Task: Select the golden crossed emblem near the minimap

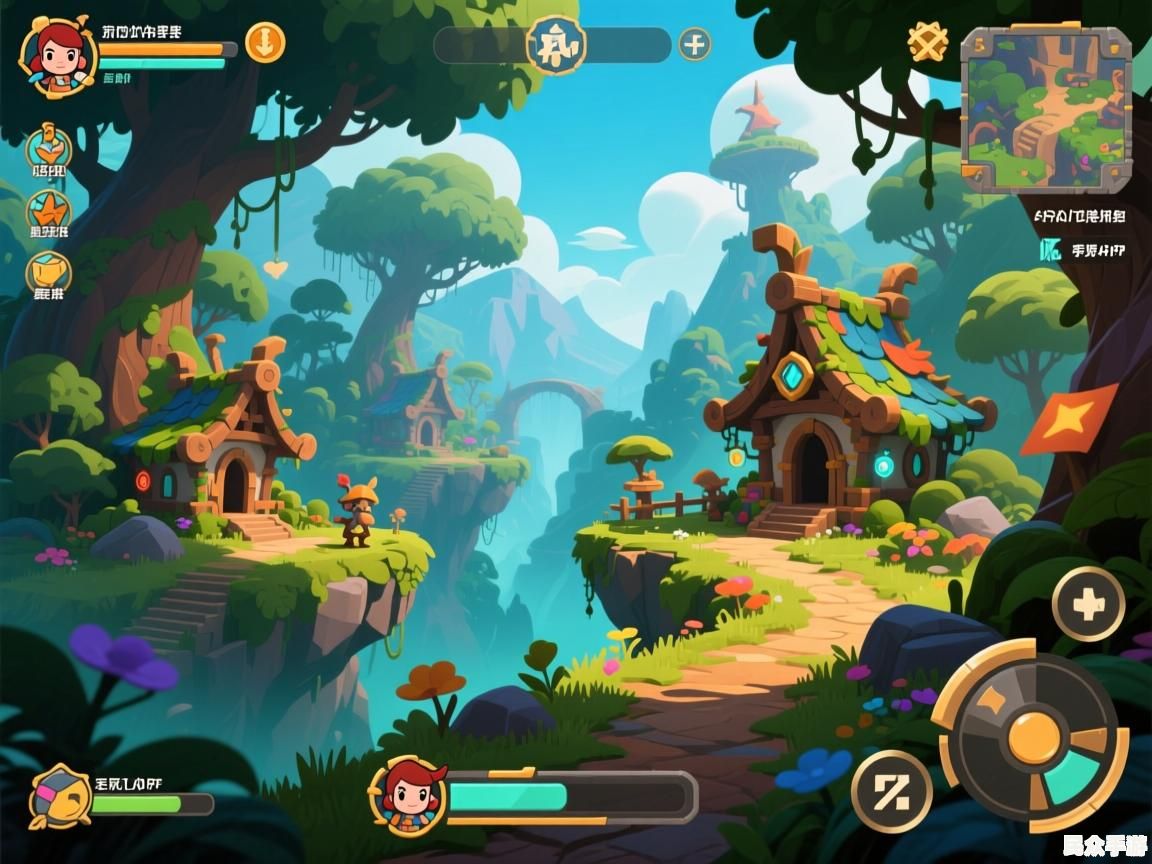Action: pos(927,42)
